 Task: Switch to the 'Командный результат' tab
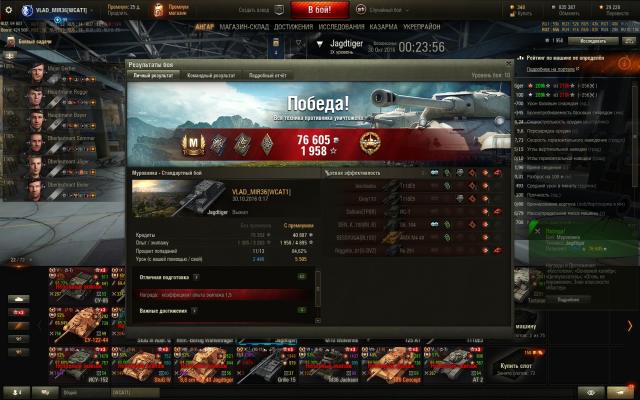[x=210, y=75]
